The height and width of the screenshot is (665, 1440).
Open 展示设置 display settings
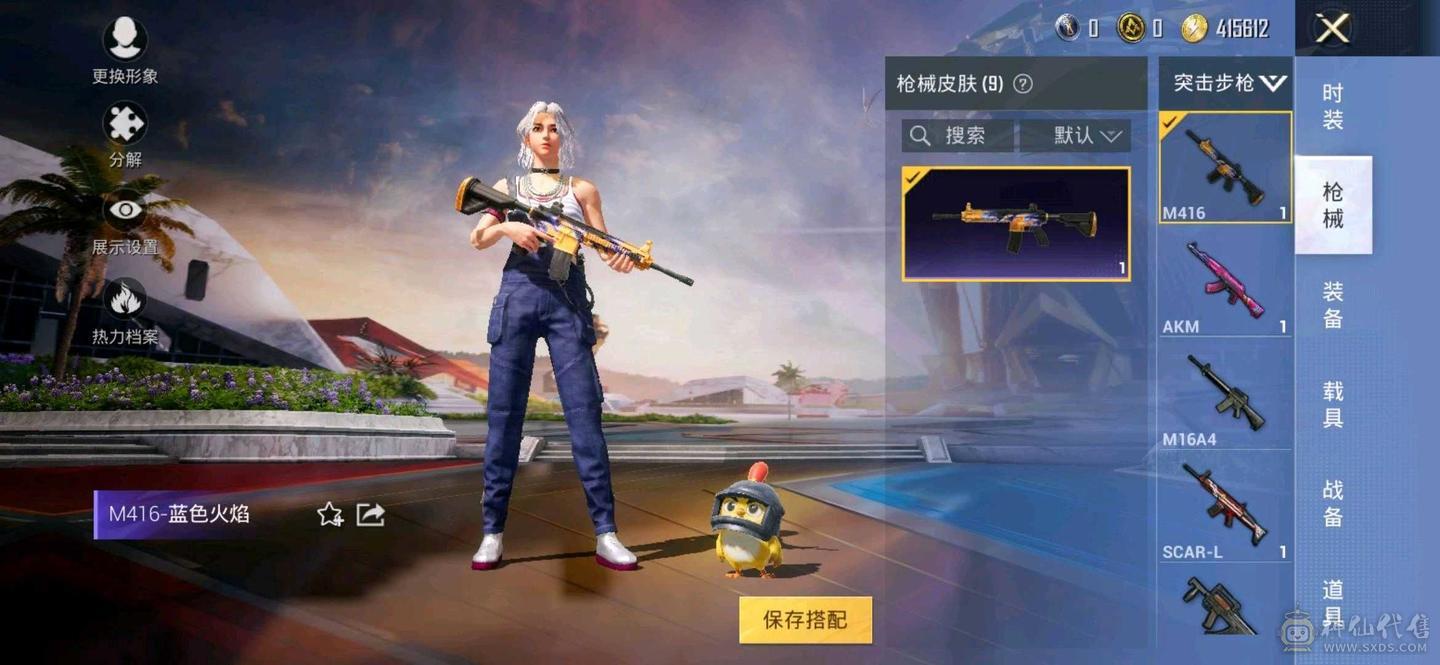125,220
